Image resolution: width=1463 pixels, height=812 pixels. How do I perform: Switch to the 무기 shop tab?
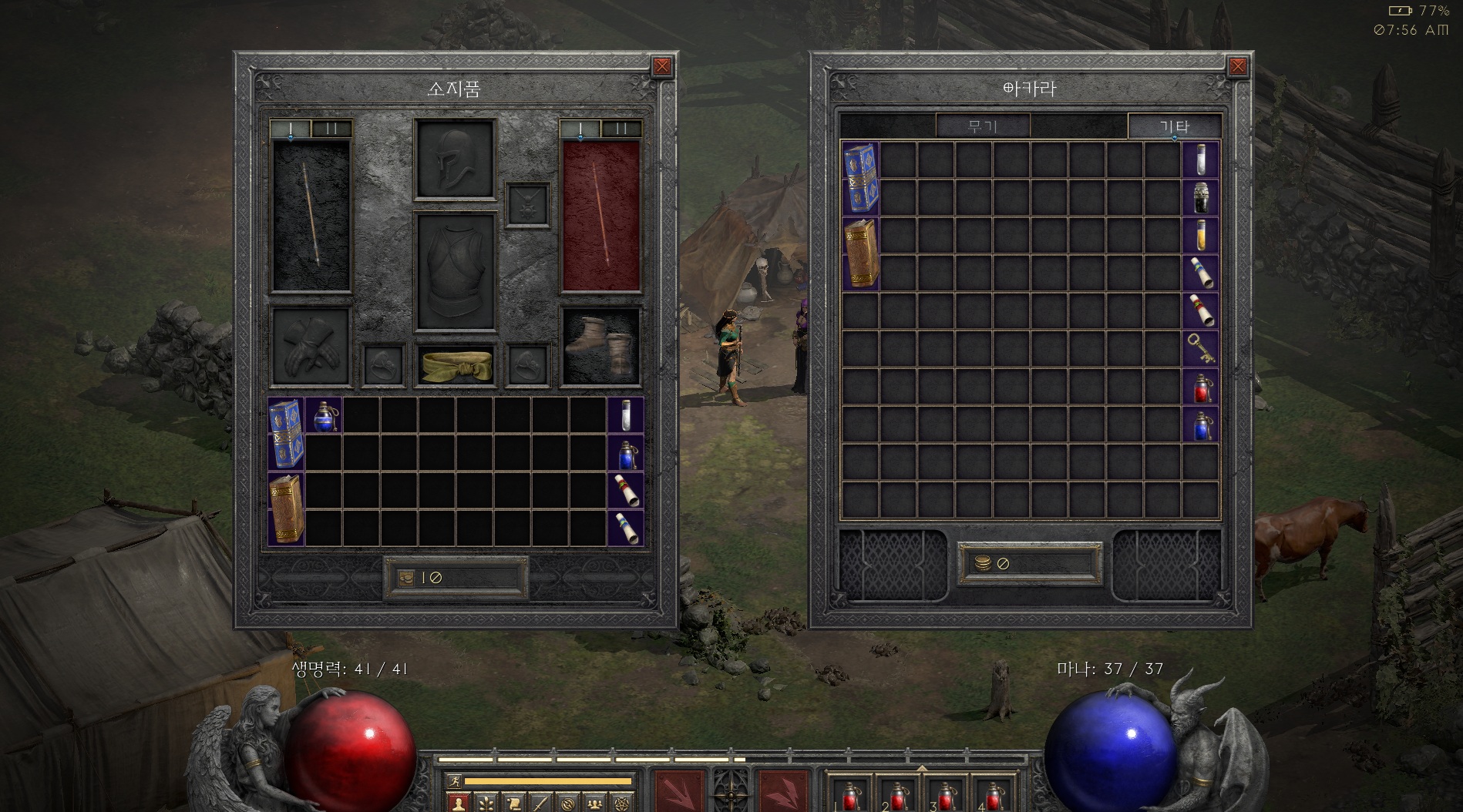[983, 126]
